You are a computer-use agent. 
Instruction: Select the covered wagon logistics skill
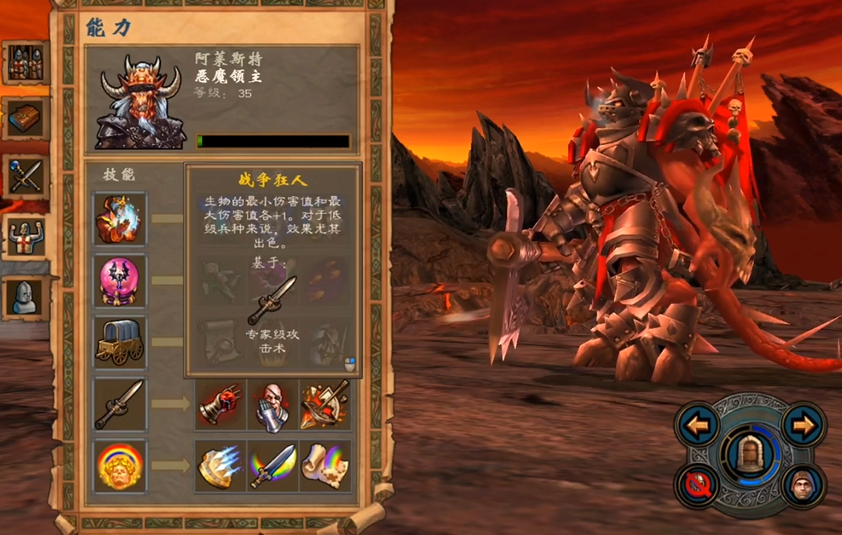[120, 342]
